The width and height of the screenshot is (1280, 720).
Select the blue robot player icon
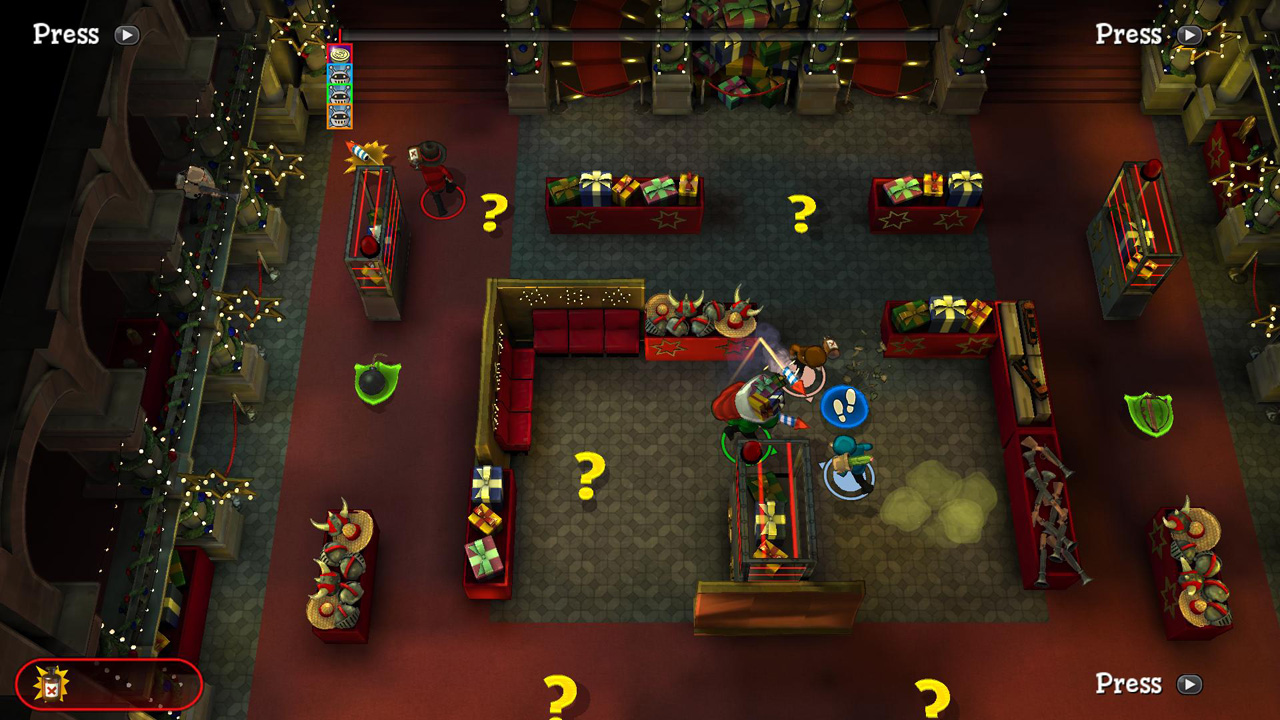click(x=340, y=73)
